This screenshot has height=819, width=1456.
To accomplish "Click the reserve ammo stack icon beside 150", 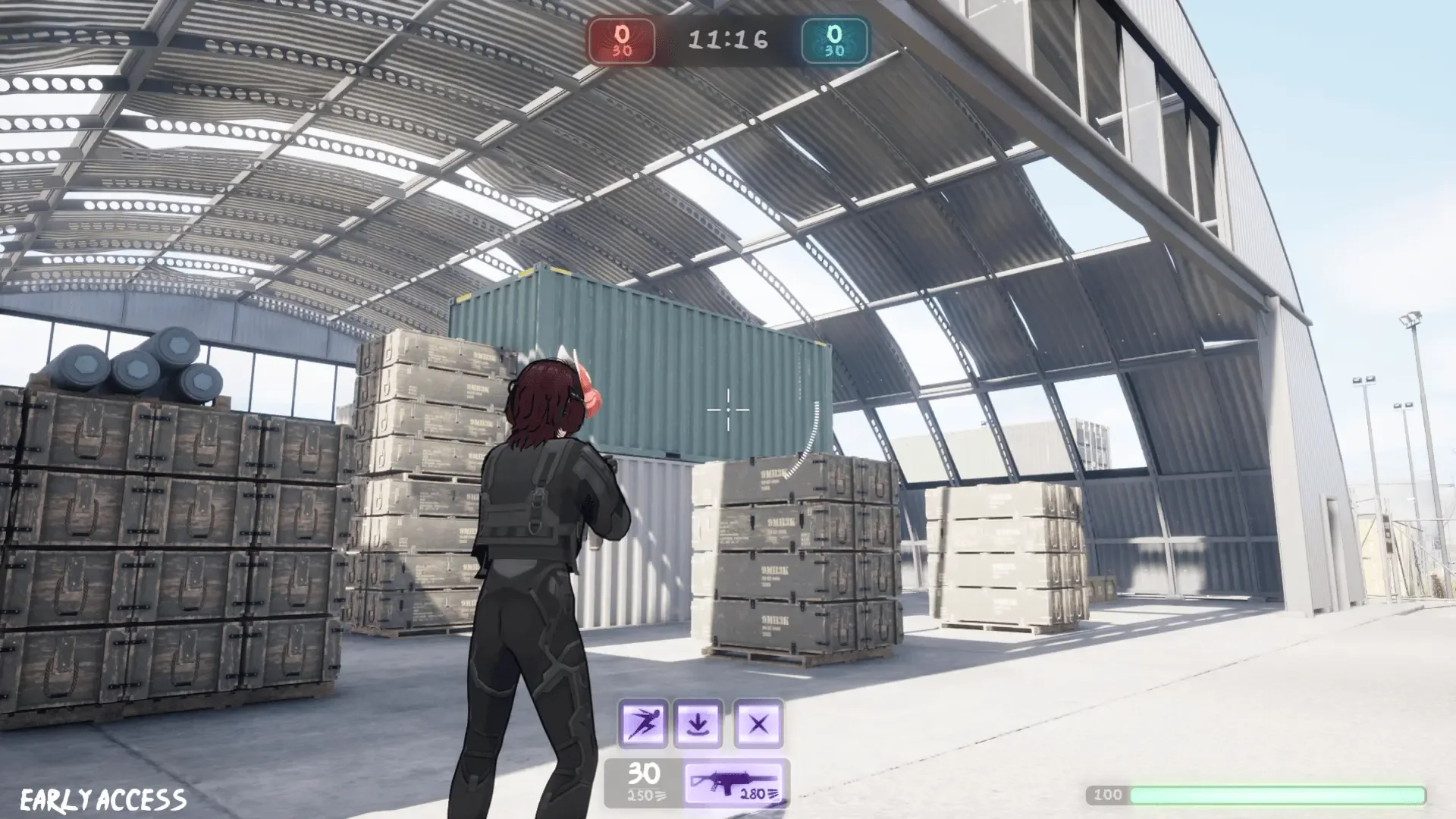I will pyautogui.click(x=662, y=796).
